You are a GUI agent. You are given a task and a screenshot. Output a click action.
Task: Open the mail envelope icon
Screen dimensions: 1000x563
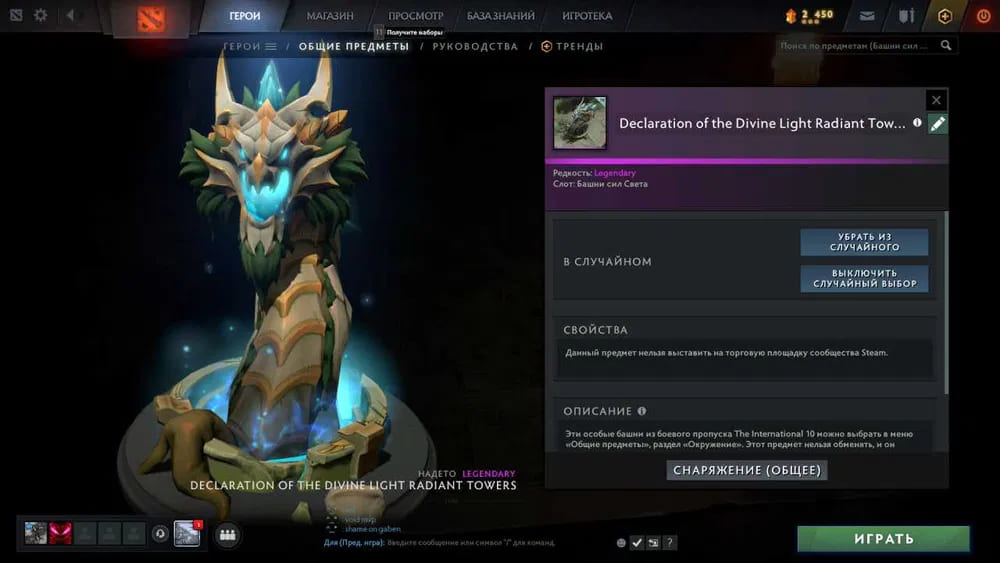coord(867,16)
